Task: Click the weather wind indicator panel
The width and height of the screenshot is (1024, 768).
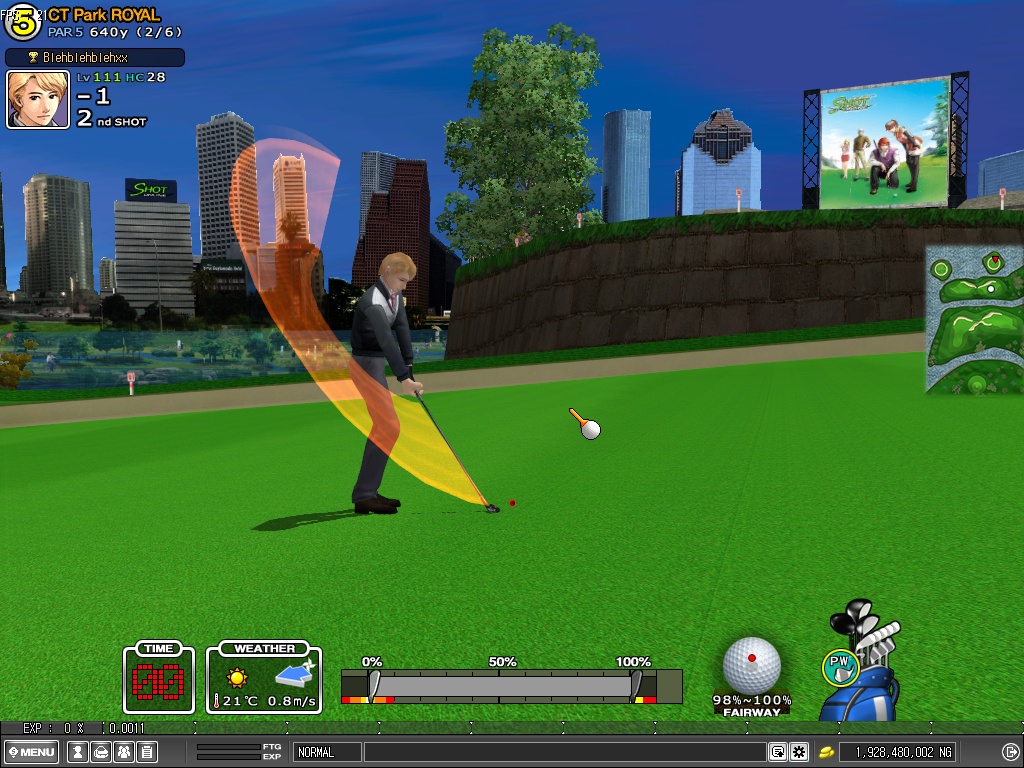Action: (264, 679)
